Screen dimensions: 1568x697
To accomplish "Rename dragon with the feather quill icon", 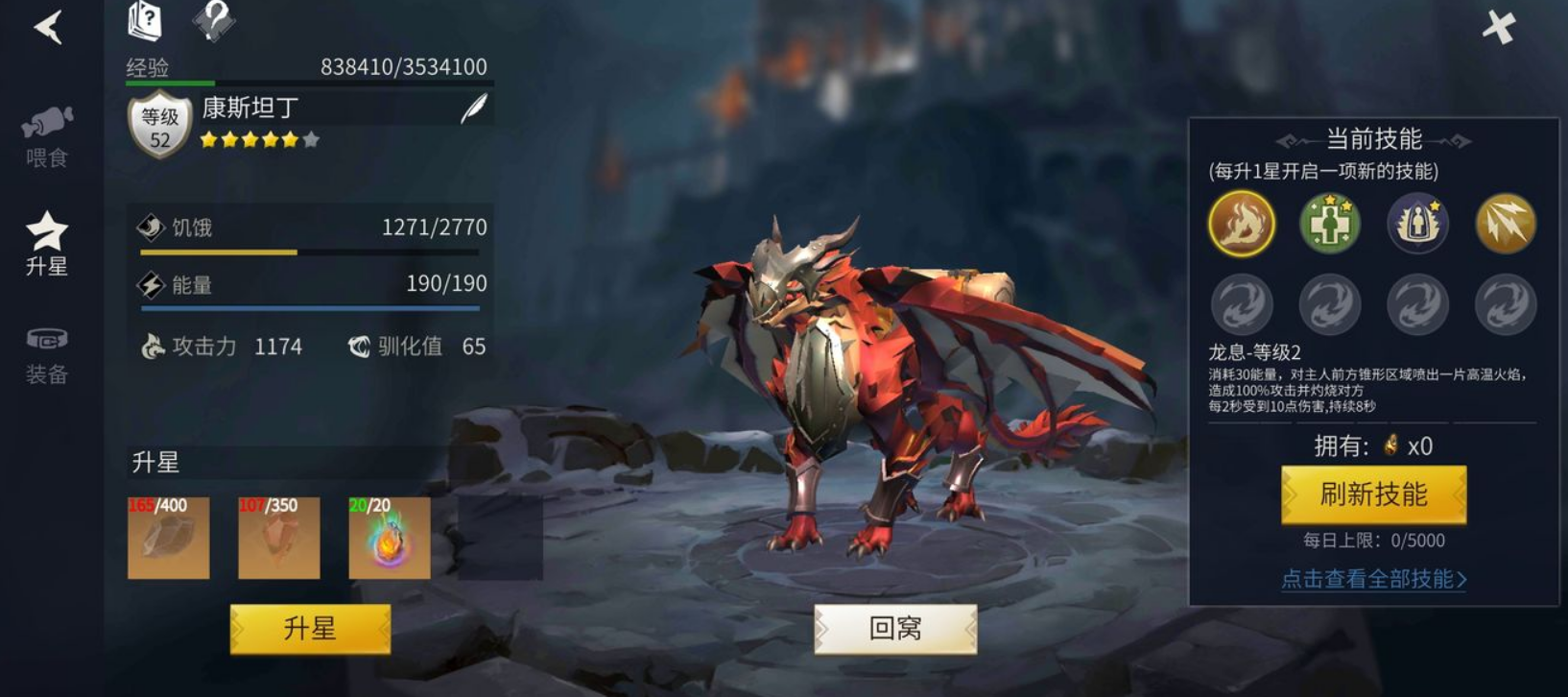I will point(473,109).
